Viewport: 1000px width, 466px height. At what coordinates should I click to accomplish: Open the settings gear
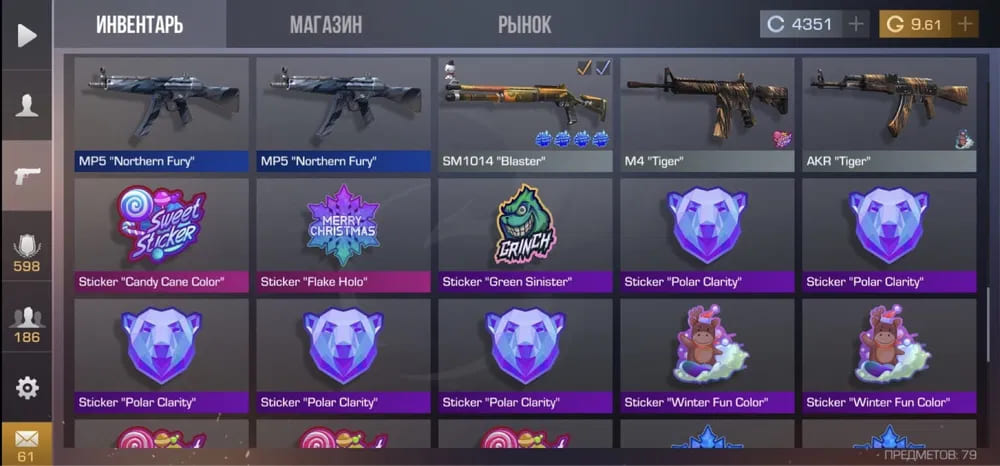point(26,387)
